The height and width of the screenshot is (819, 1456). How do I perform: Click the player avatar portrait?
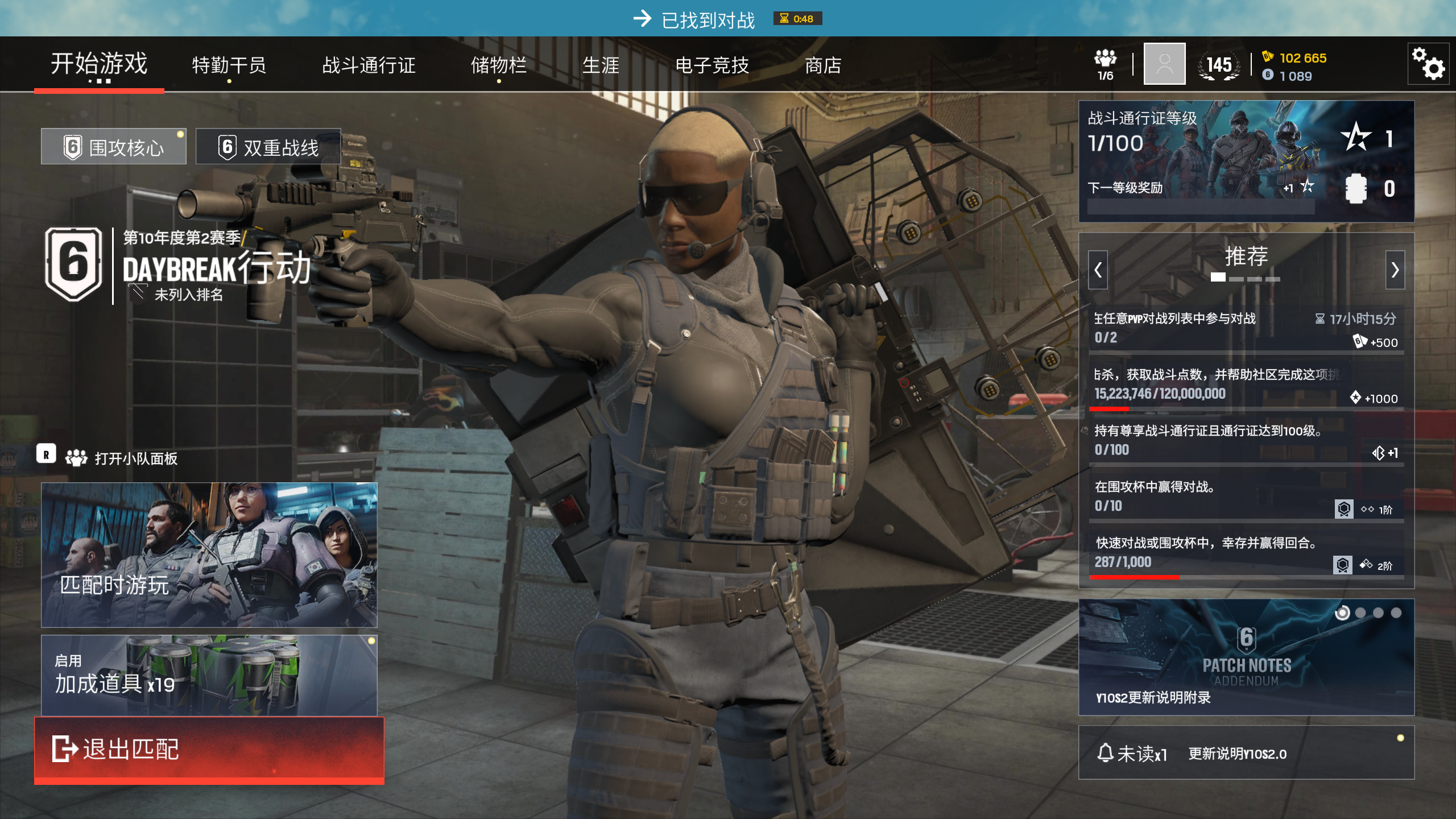[x=1164, y=64]
